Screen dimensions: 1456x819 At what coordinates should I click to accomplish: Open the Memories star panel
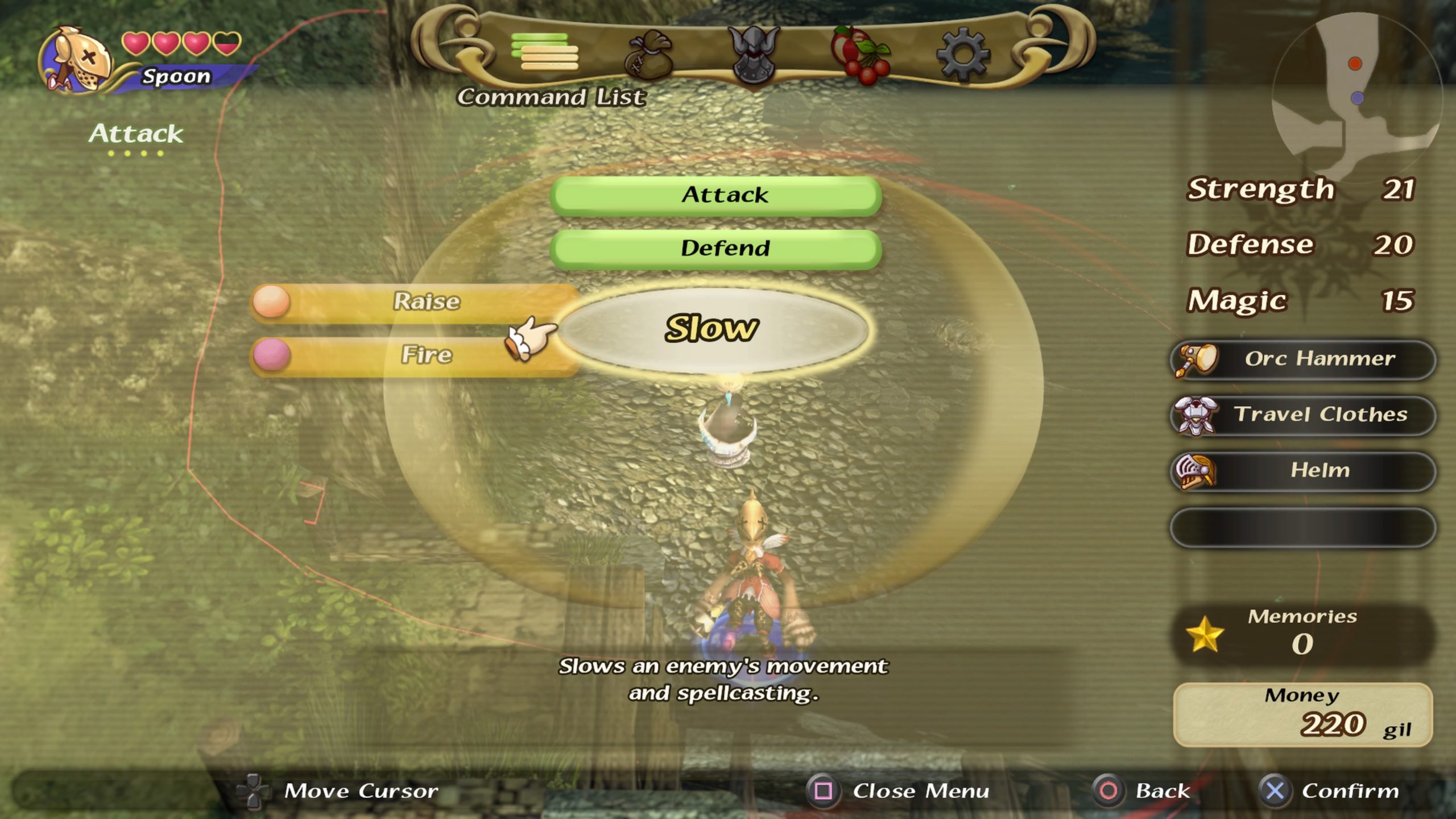(x=1301, y=634)
